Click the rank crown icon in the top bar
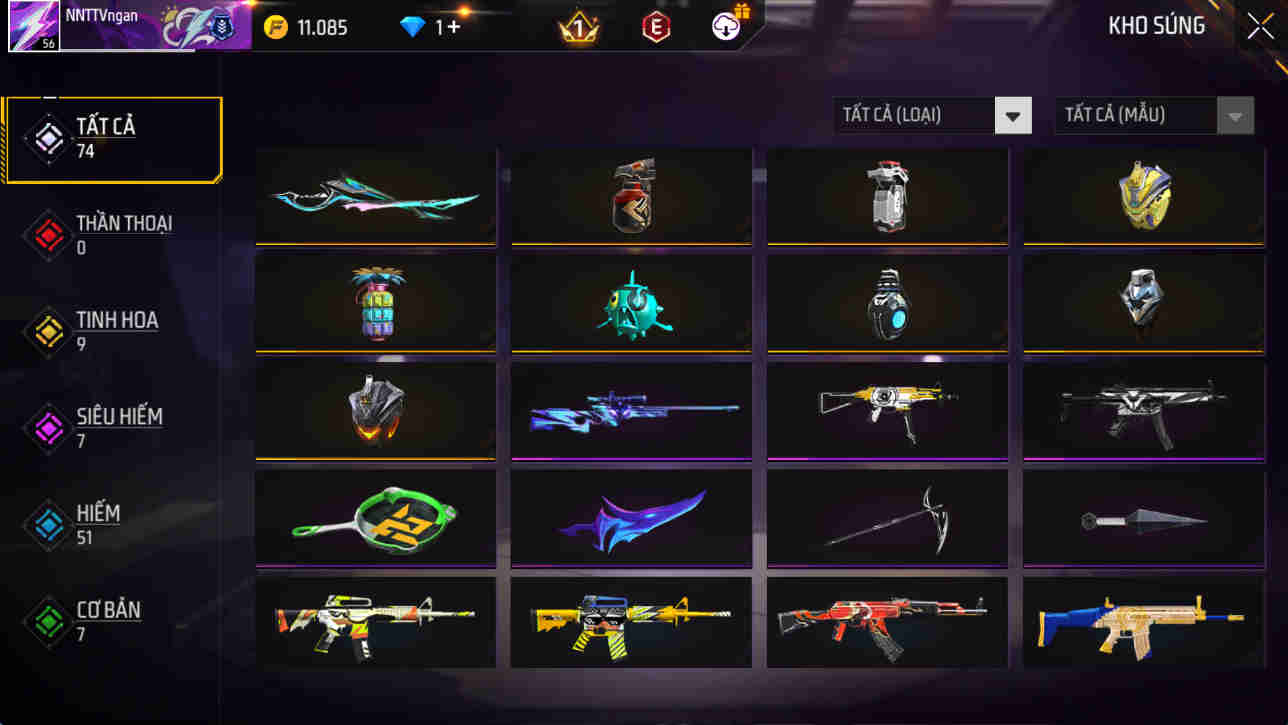Image resolution: width=1288 pixels, height=725 pixels. coord(578,27)
